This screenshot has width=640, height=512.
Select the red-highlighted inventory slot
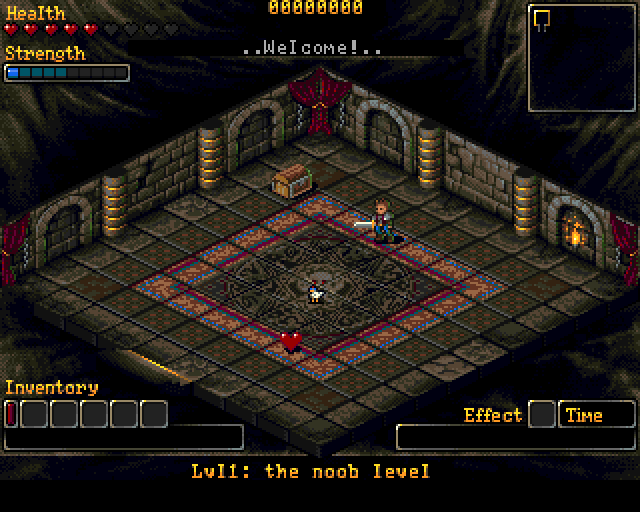11,413
